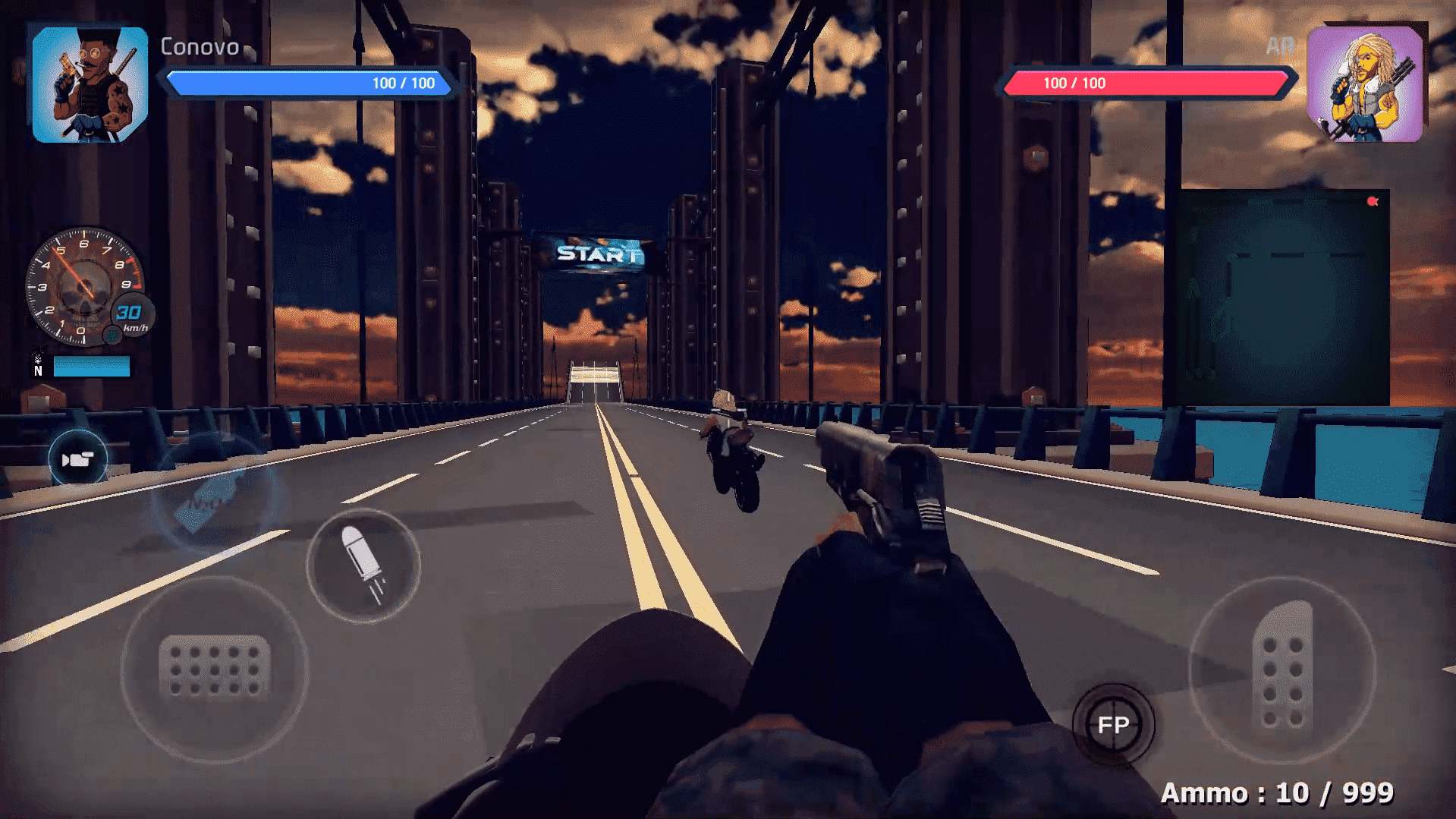Toggle the camera view button
Image resolution: width=1456 pixels, height=819 pixels.
click(77, 459)
